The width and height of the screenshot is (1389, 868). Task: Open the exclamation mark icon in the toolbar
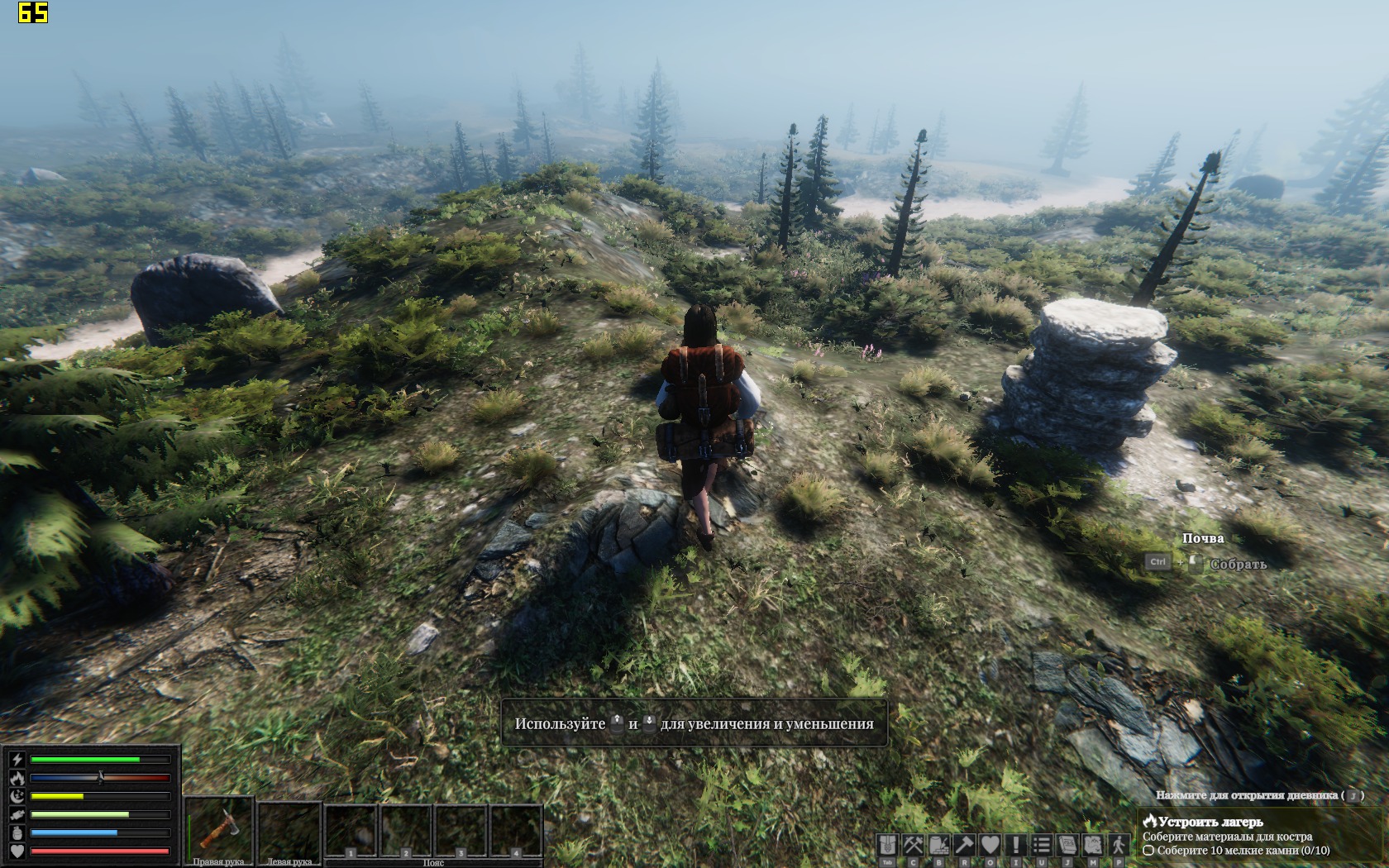(1016, 845)
